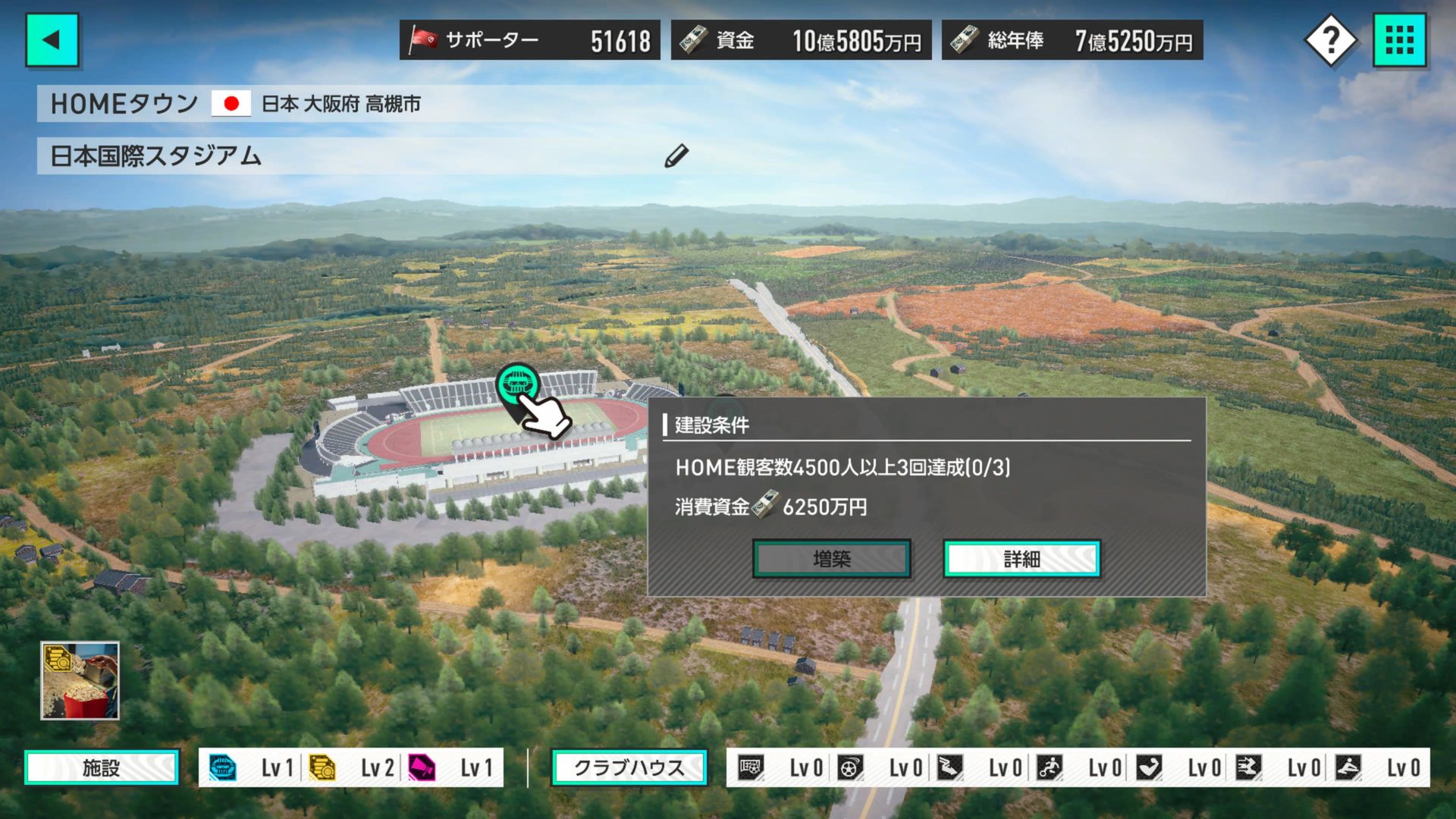Select the yellow coins facility icon

click(322, 767)
